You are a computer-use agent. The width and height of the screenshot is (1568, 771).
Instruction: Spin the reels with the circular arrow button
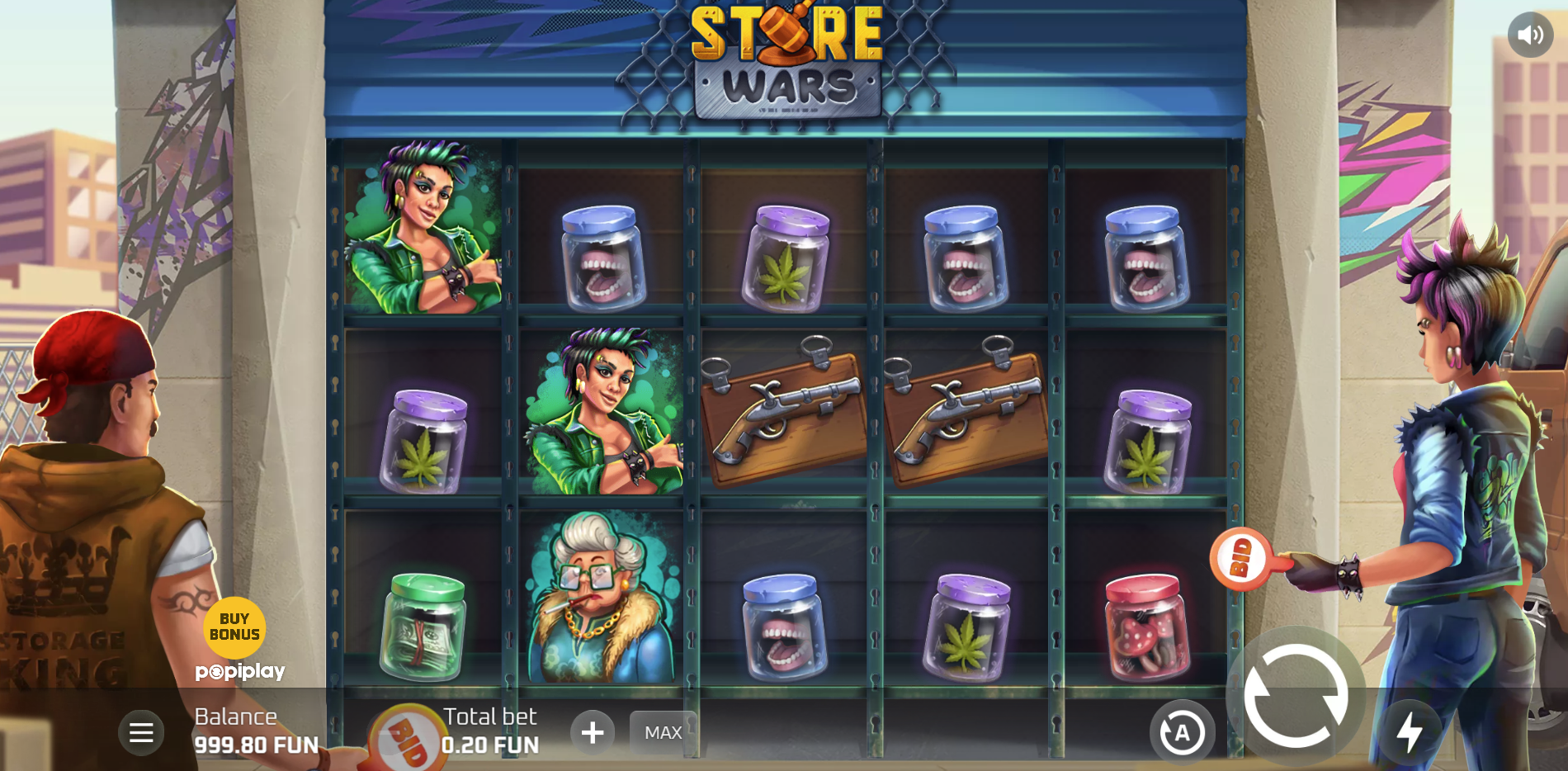coord(1295,695)
